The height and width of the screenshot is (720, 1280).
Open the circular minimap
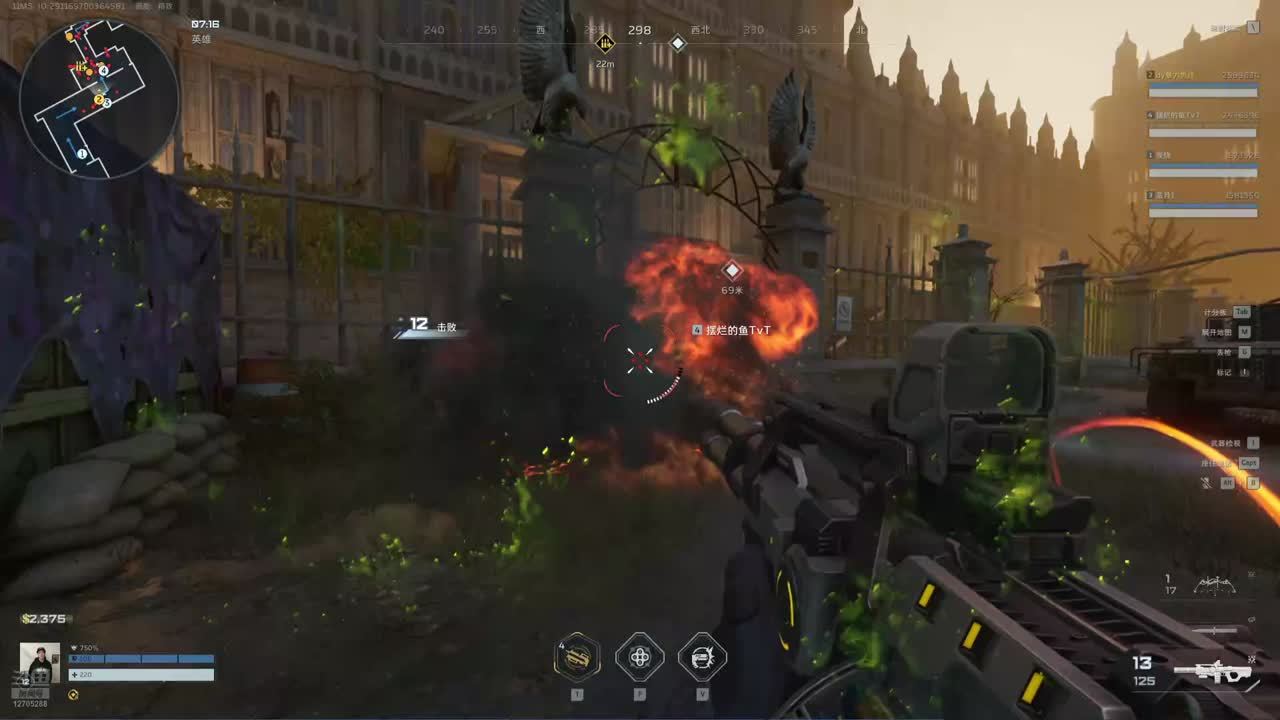tap(99, 98)
